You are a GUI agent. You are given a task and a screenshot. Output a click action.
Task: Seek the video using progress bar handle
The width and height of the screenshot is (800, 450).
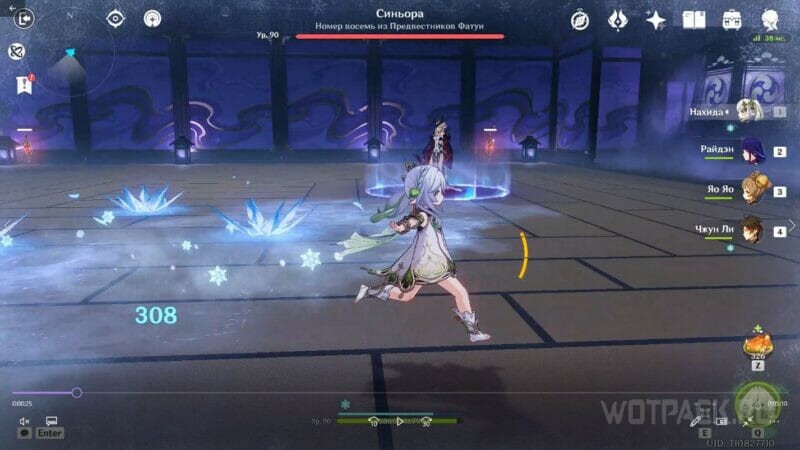click(x=77, y=392)
